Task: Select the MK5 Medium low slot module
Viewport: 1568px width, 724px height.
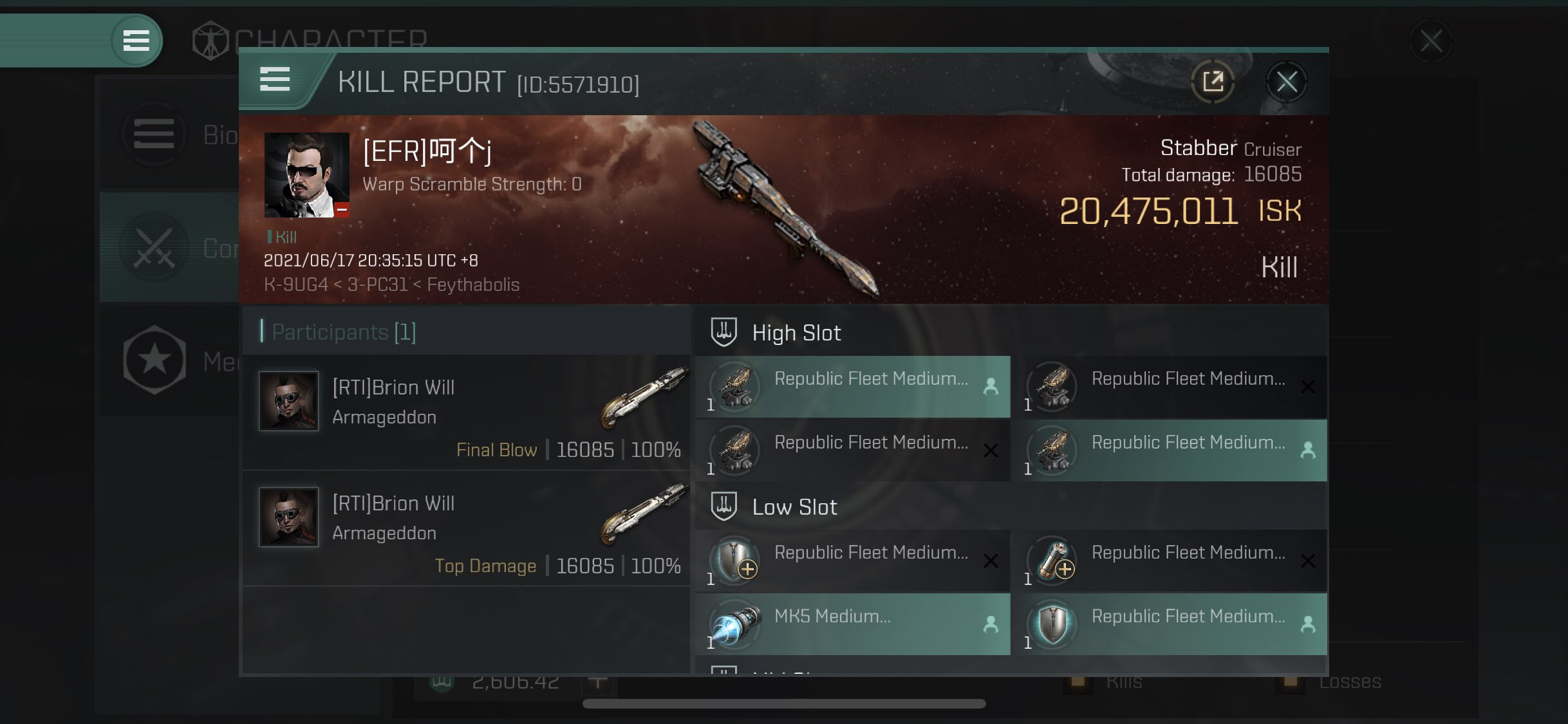Action: point(852,624)
